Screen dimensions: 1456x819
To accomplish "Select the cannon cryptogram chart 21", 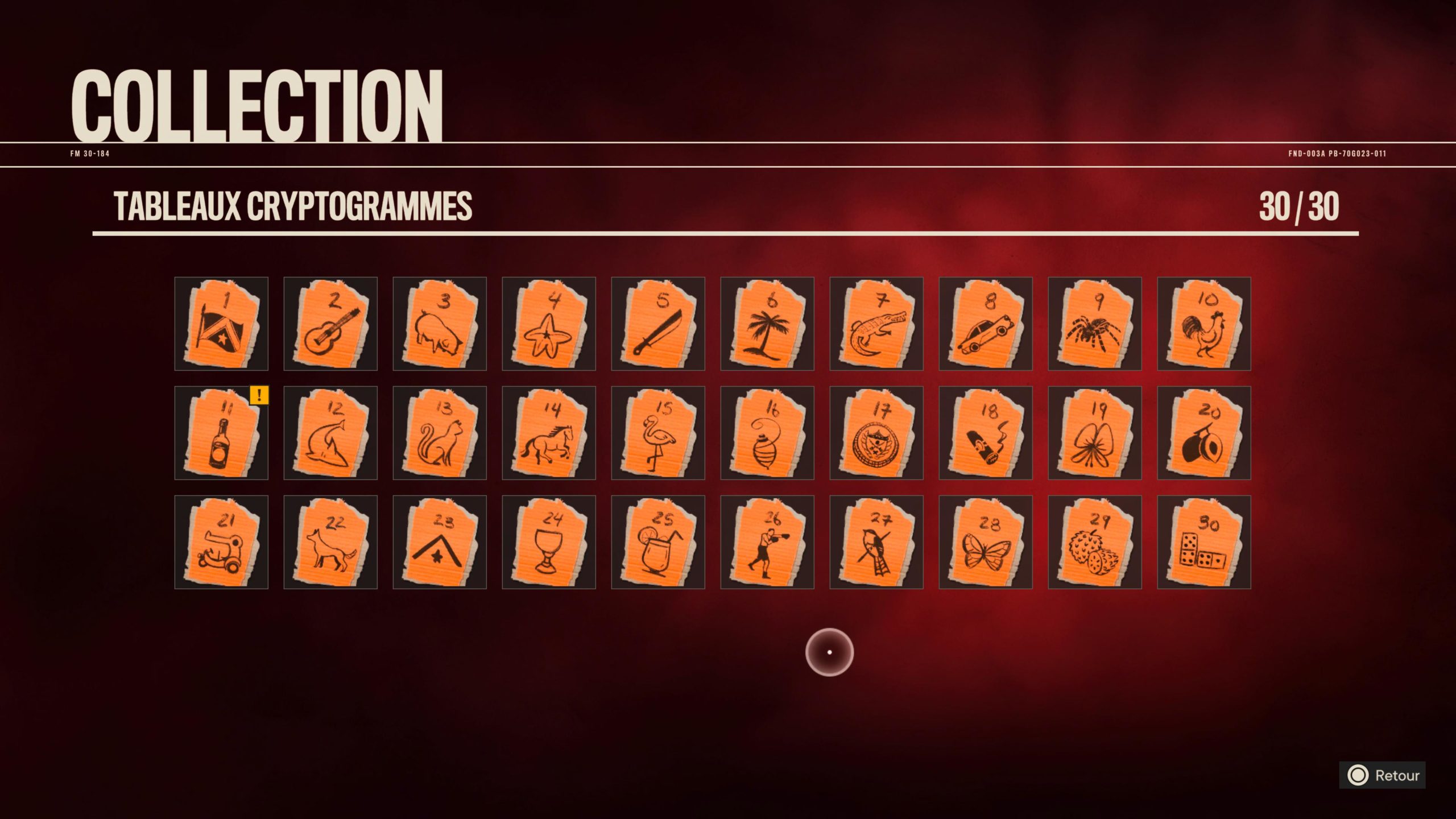I will click(222, 543).
